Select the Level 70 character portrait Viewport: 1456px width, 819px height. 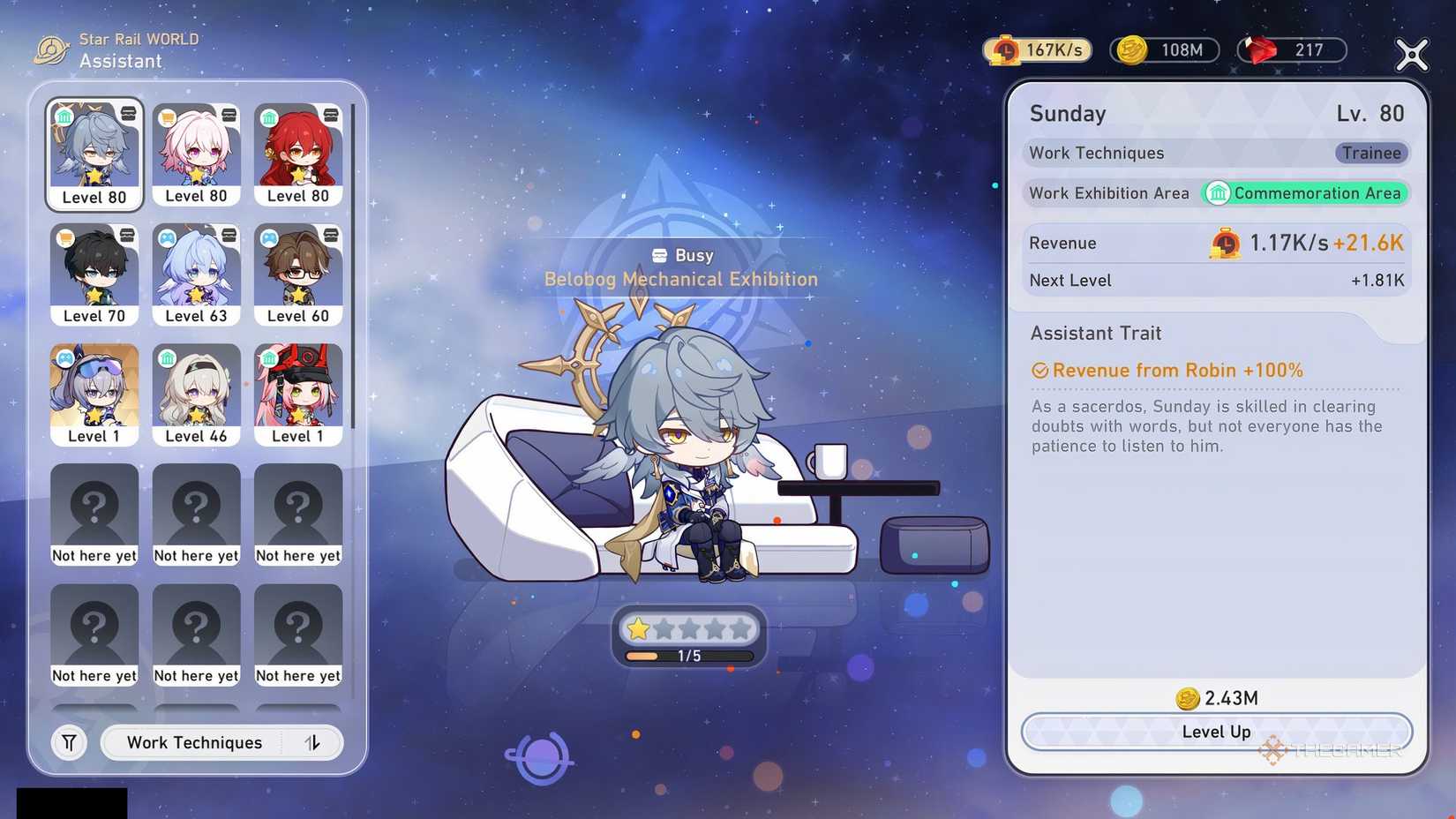pyautogui.click(x=94, y=274)
